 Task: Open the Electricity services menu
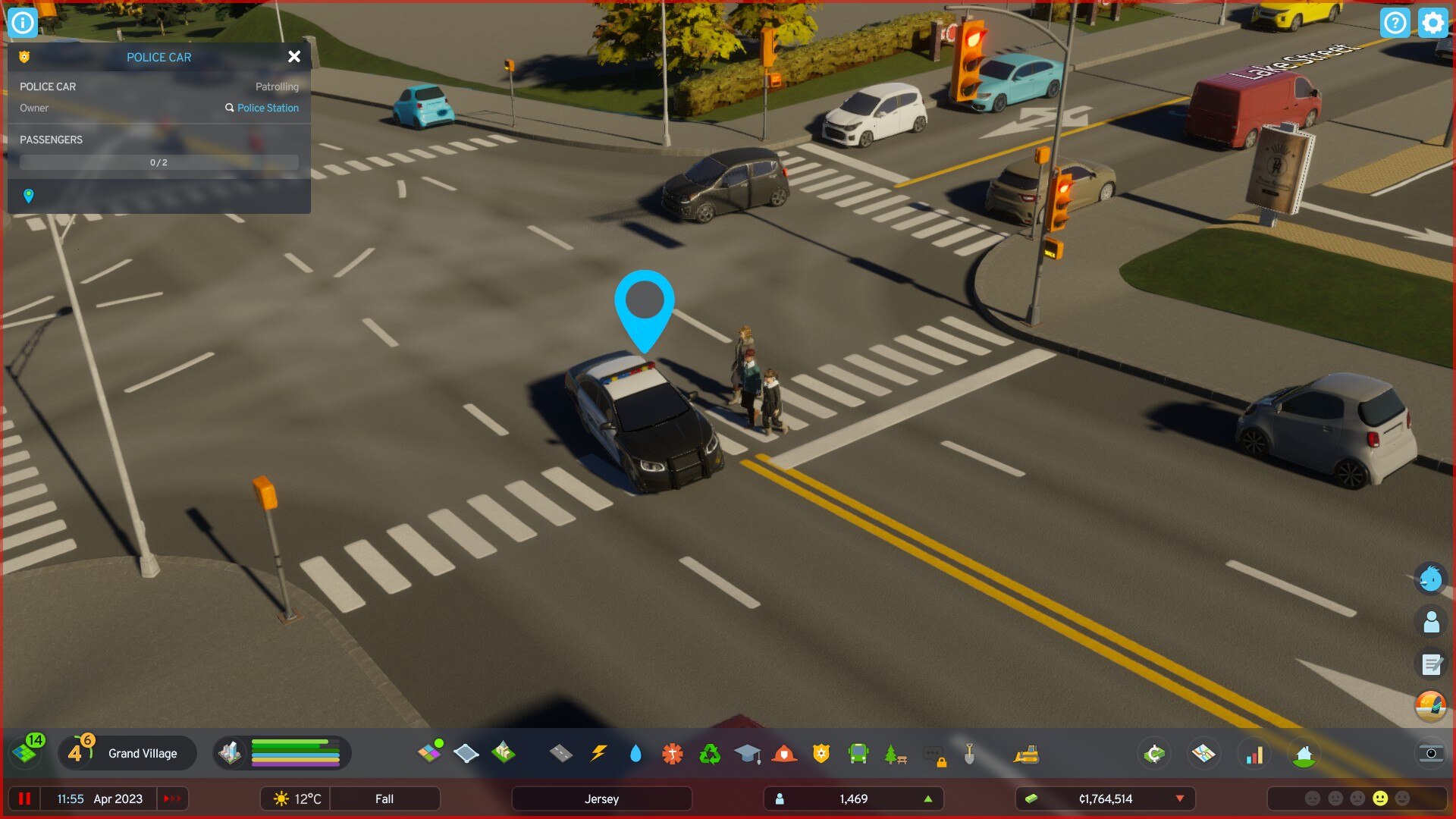coord(598,753)
